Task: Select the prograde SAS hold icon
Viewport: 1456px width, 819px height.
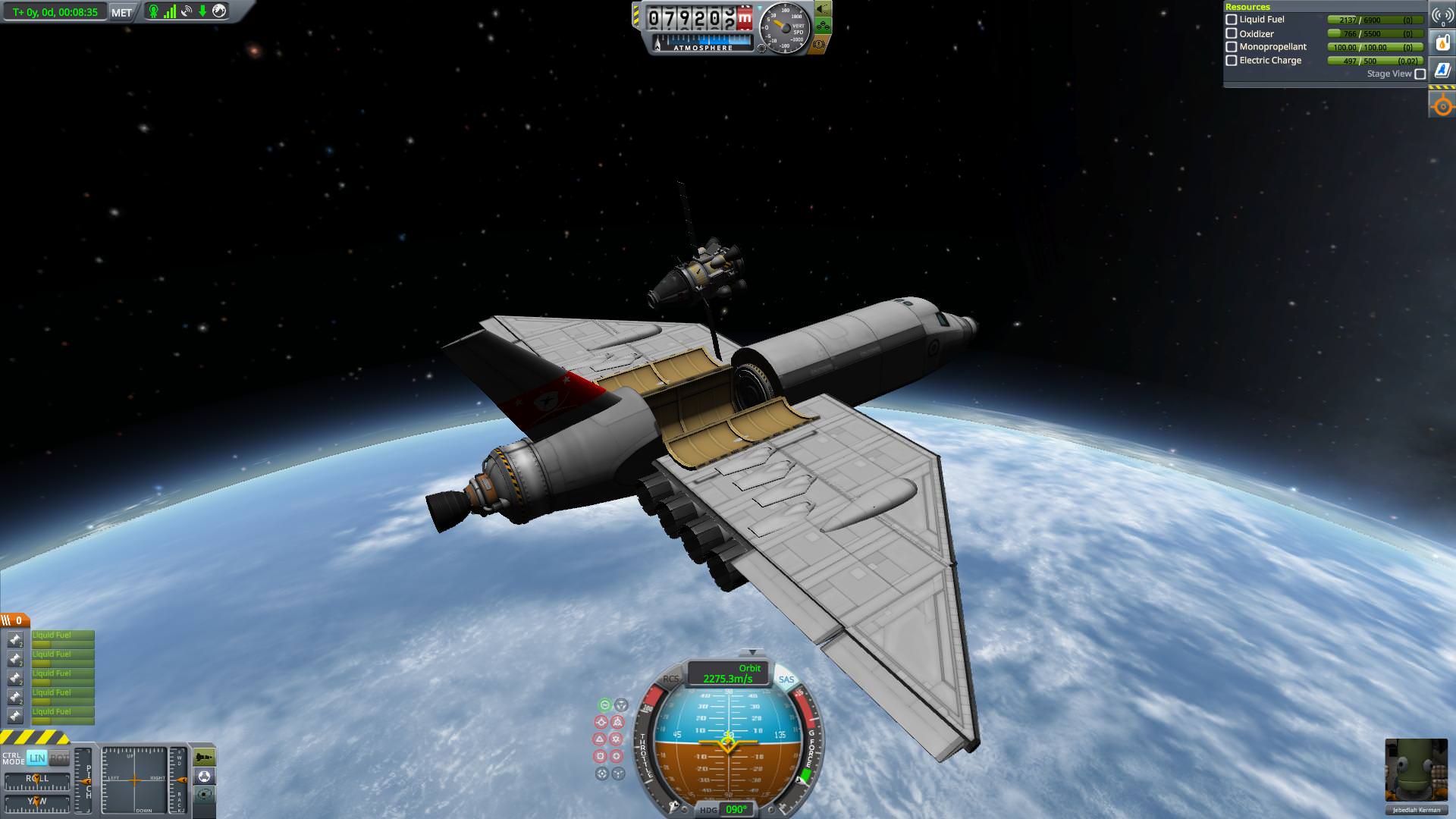Action: pos(601,722)
